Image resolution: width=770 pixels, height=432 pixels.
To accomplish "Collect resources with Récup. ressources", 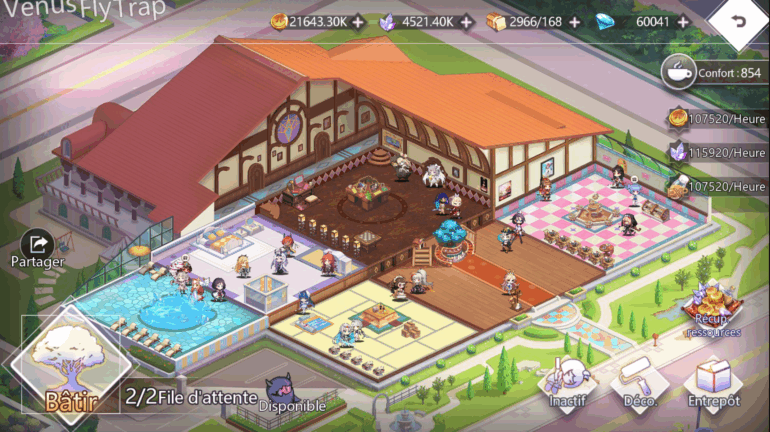I will pos(713,309).
